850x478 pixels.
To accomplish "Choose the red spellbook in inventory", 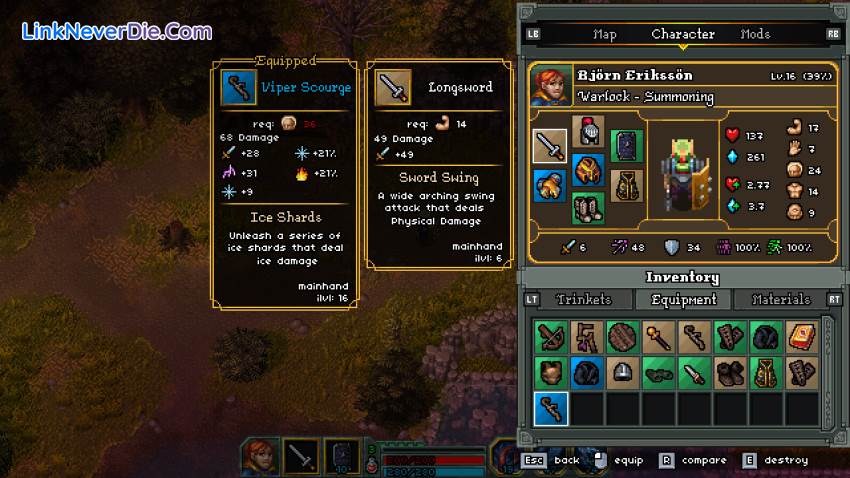I will [800, 337].
